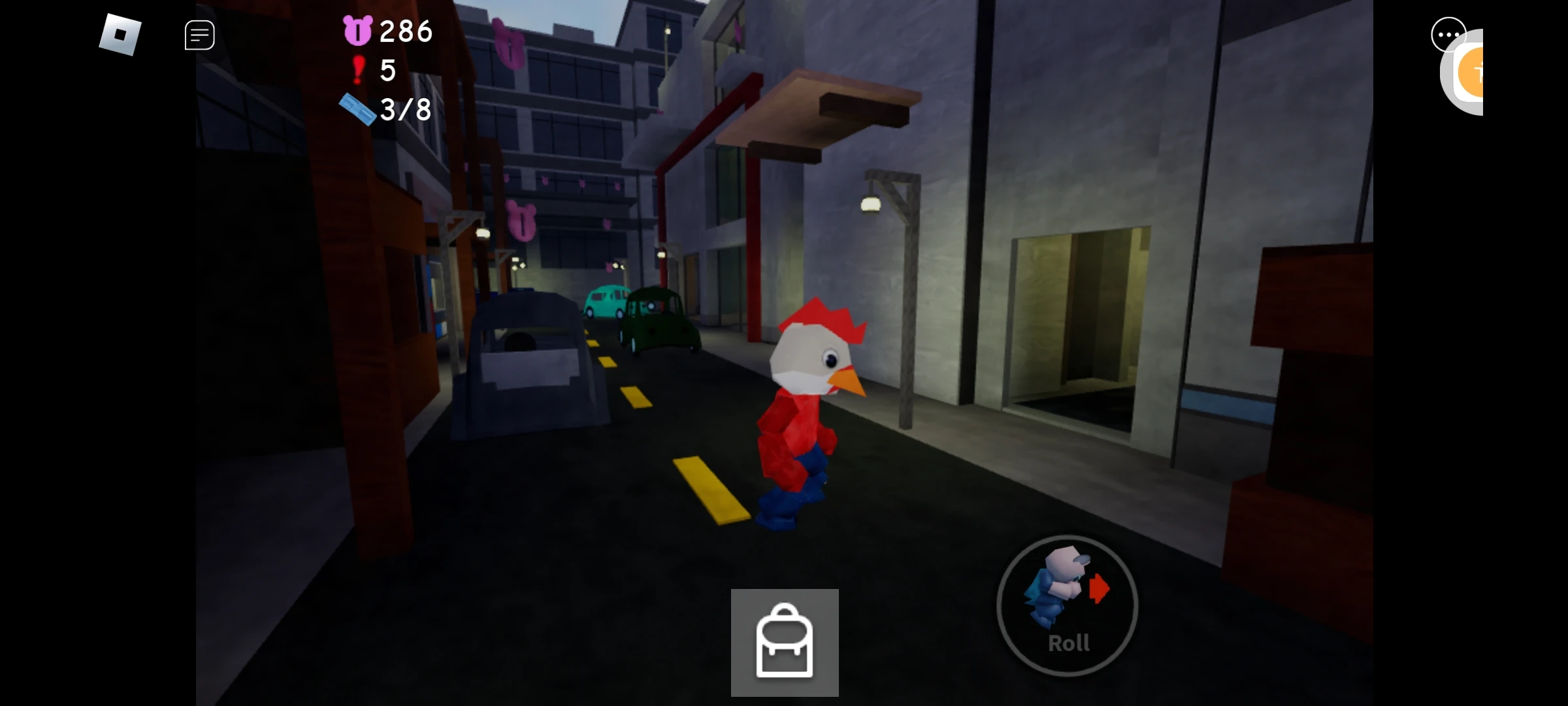
Task: Open the Roblox home menu logo
Action: pos(122,34)
